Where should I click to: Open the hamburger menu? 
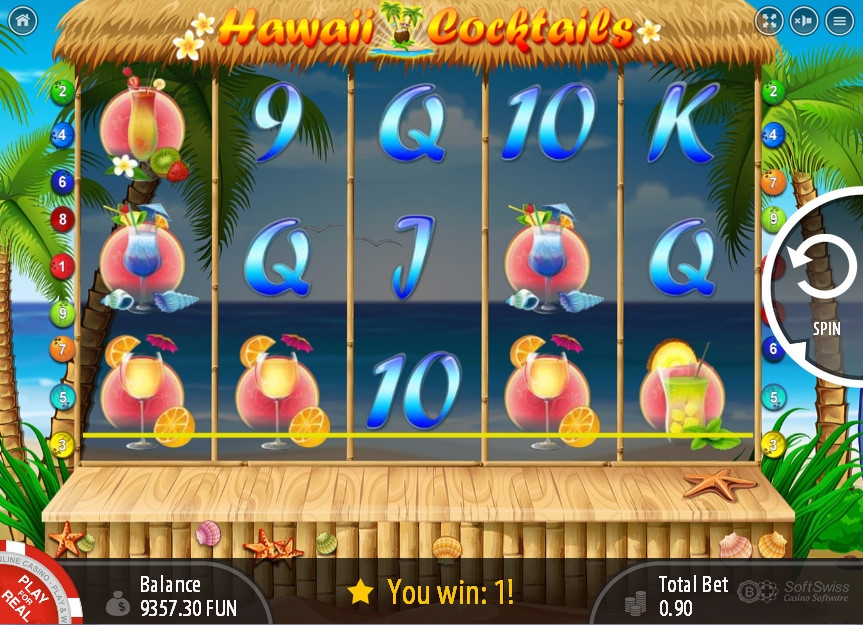839,20
